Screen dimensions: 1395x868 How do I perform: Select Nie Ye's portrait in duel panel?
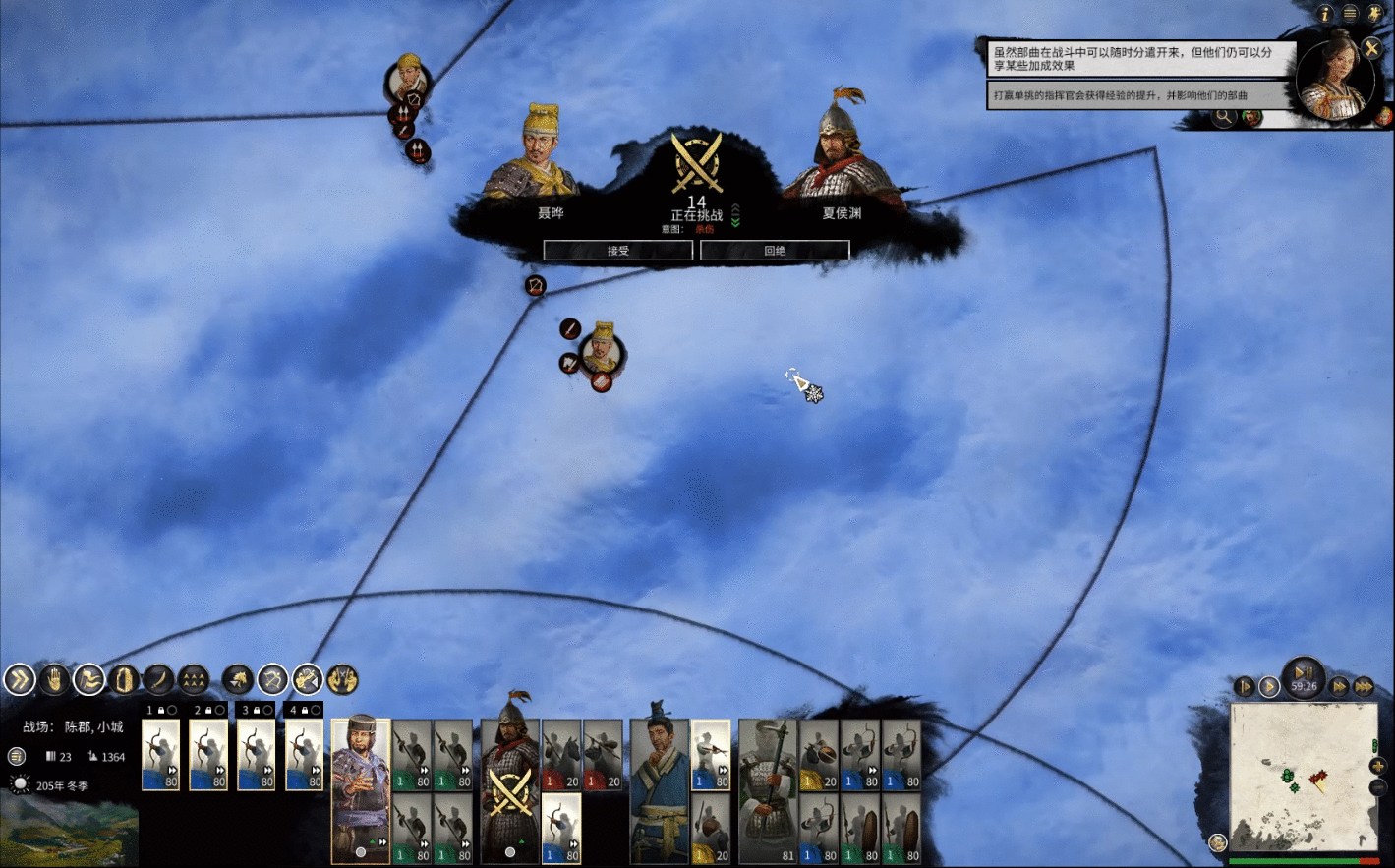click(x=540, y=152)
